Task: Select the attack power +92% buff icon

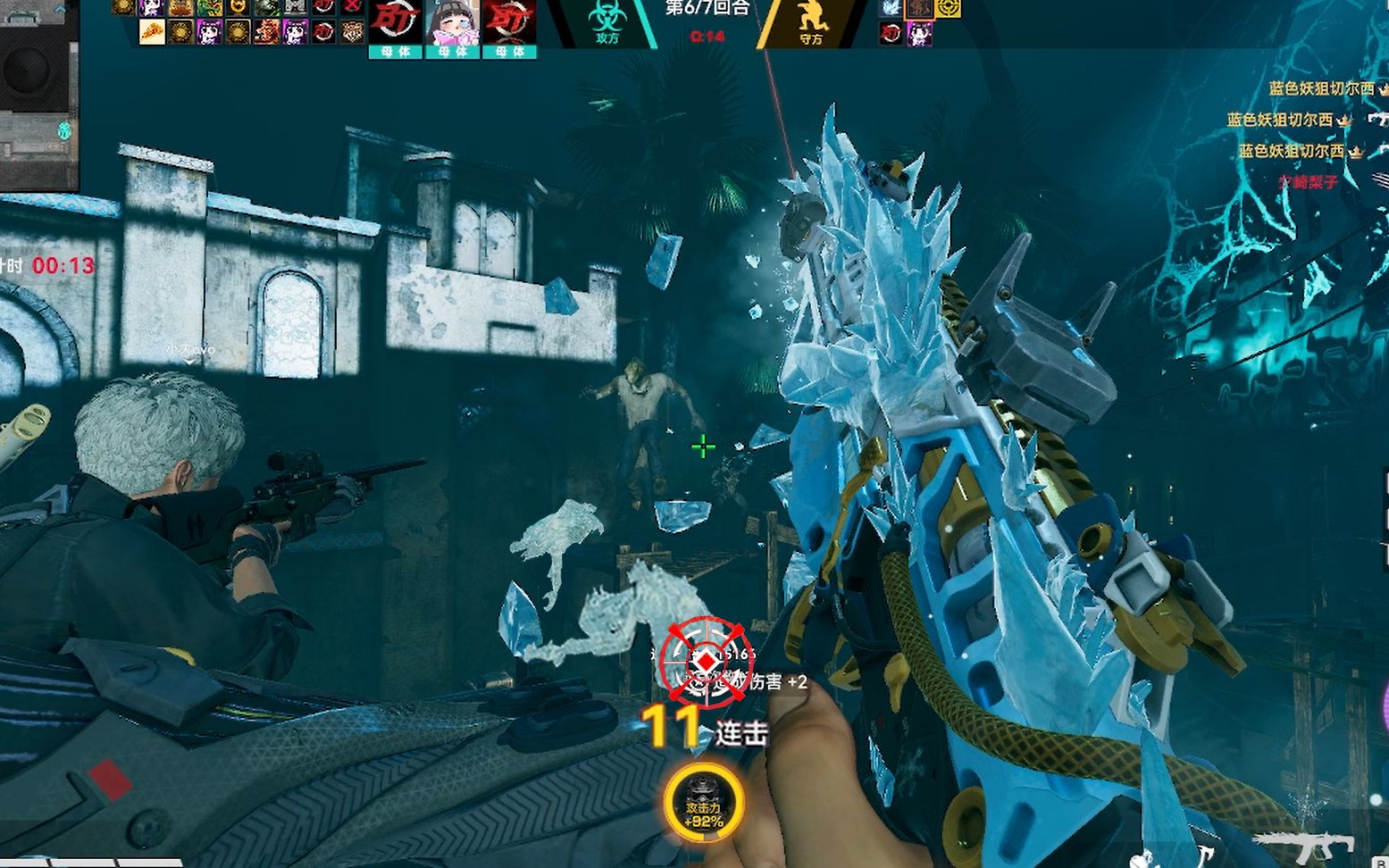Action: tap(704, 803)
